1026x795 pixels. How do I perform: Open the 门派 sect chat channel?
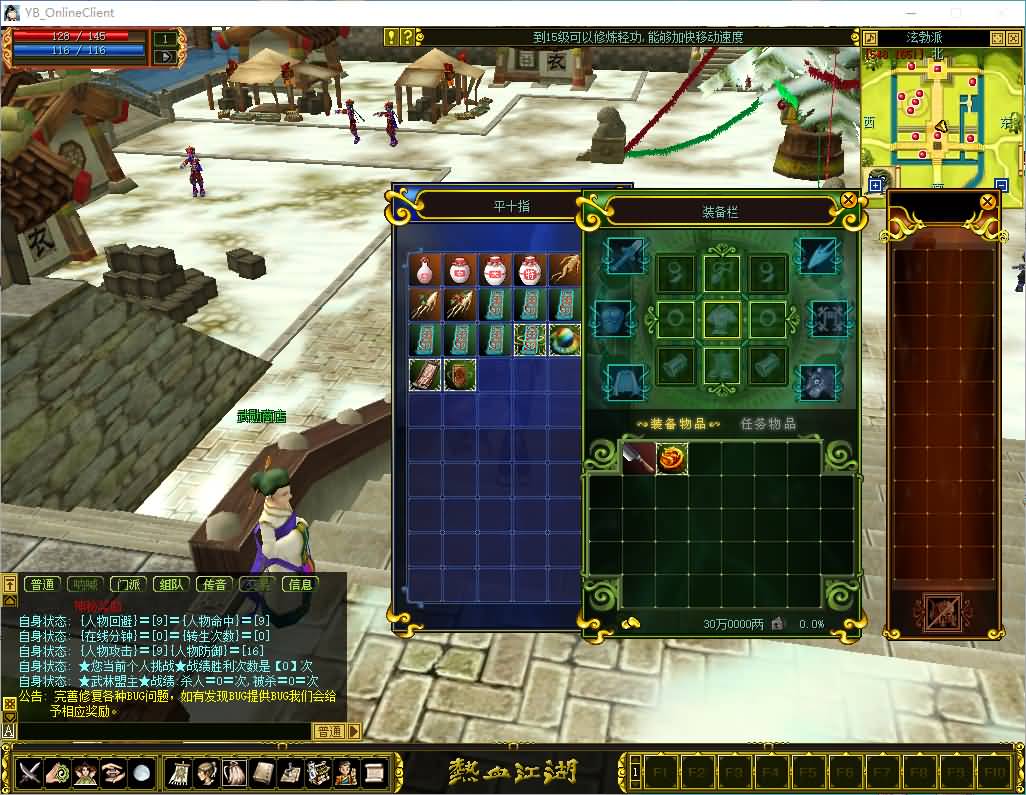(128, 585)
